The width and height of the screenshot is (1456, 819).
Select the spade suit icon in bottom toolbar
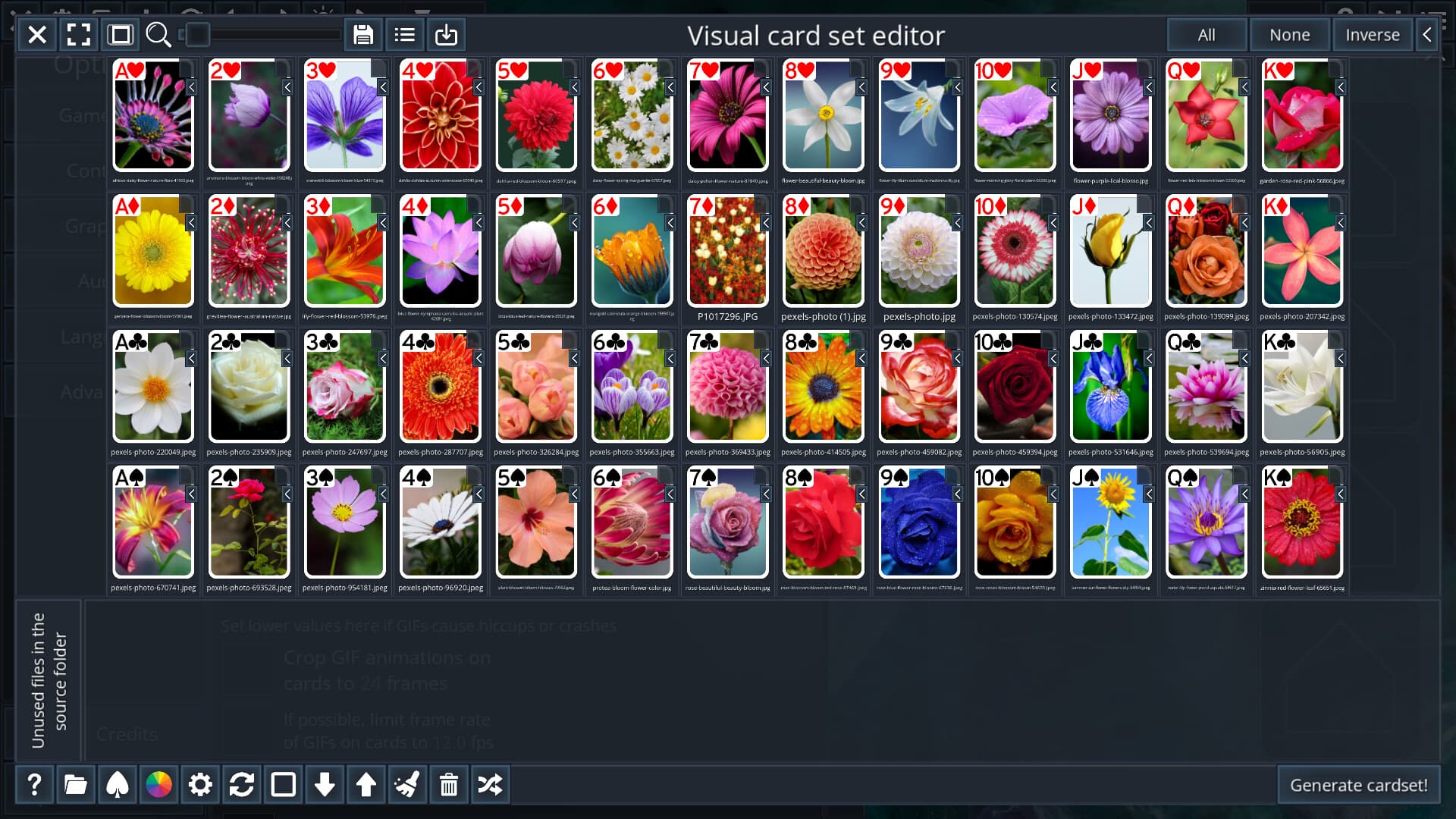[117, 785]
